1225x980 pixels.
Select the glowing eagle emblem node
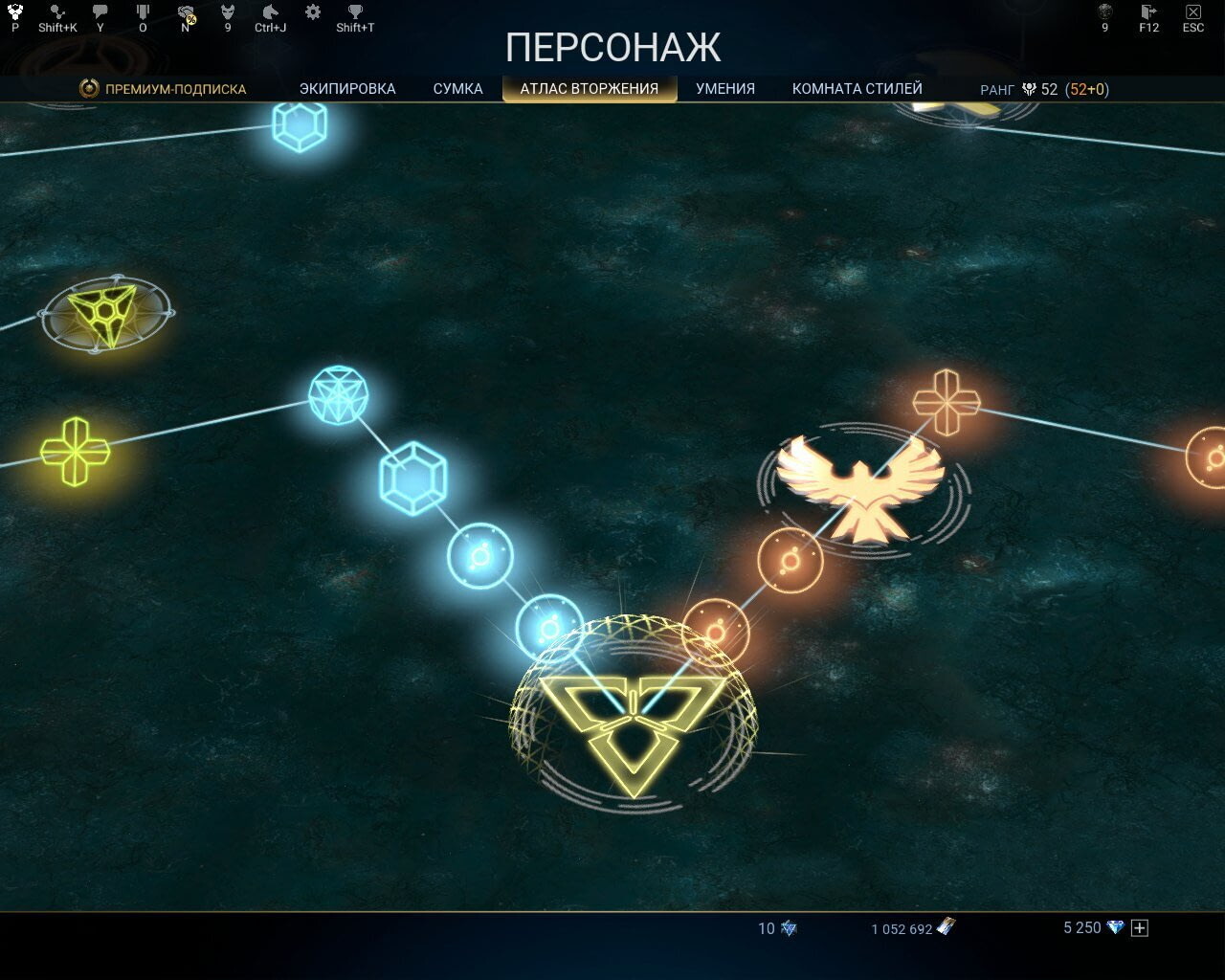click(x=860, y=488)
